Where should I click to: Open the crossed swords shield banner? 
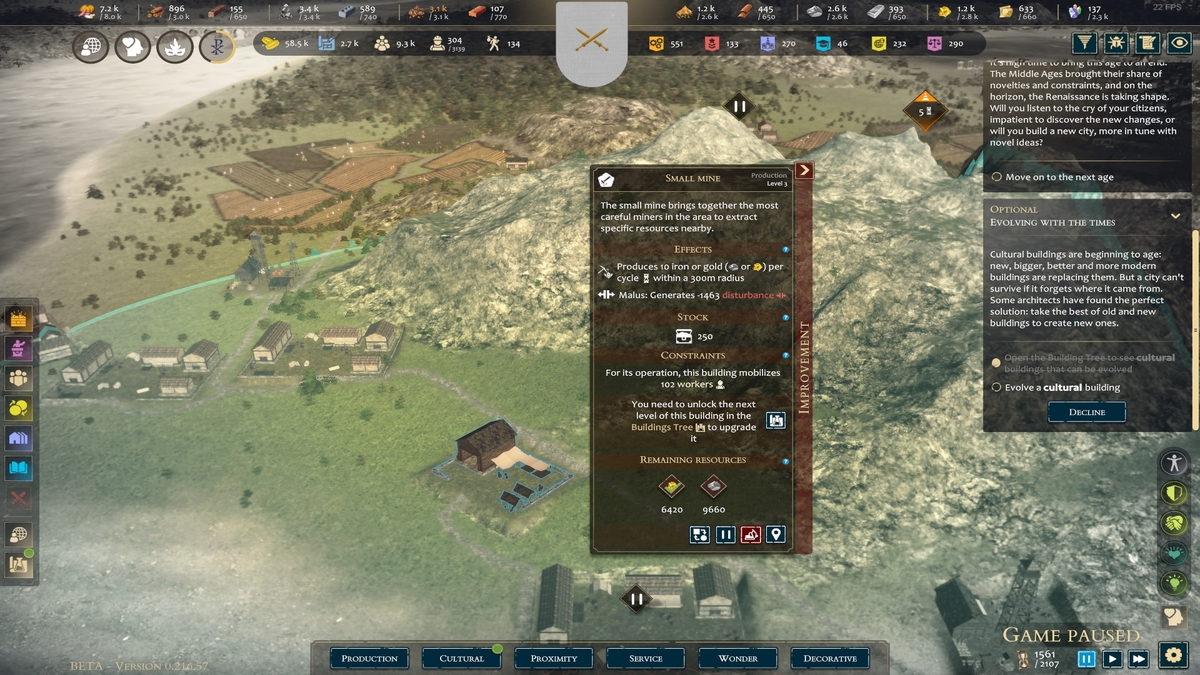[591, 42]
